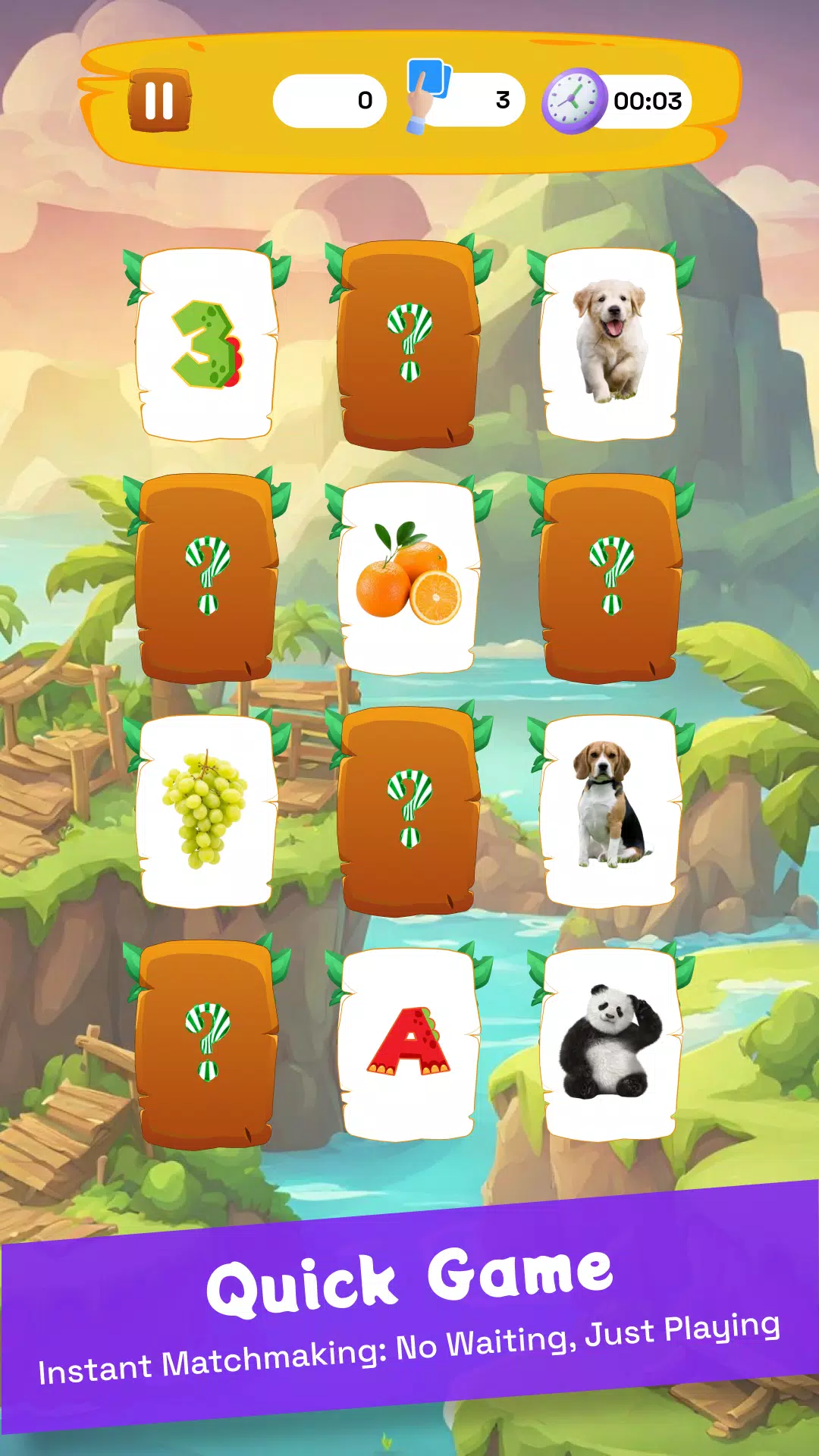Select the panda card
The image size is (819, 1456).
610,1043
